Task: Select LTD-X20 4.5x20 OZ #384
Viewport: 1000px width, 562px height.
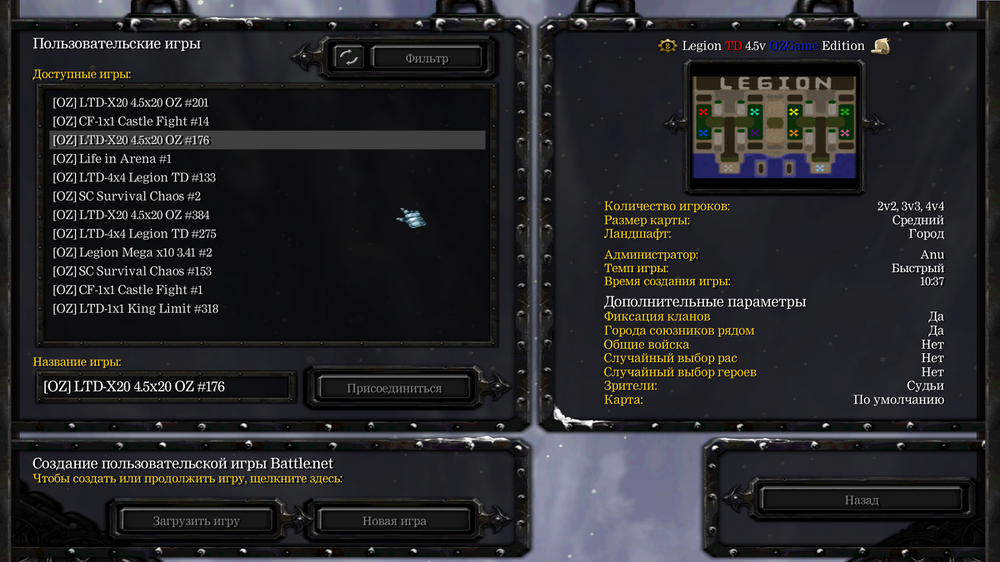Action: pyautogui.click(x=131, y=215)
